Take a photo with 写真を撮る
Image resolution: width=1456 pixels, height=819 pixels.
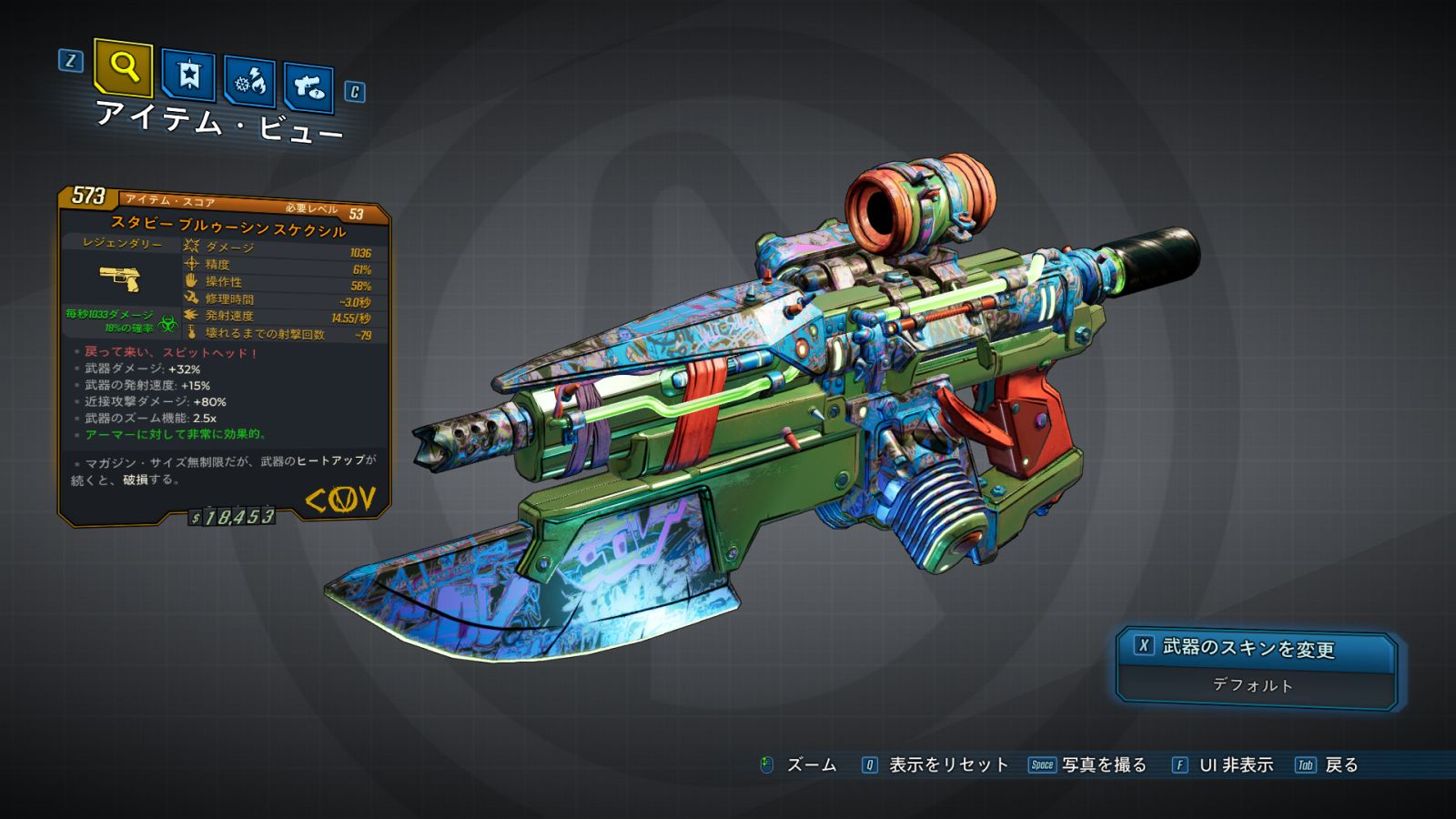pyautogui.click(x=1103, y=765)
